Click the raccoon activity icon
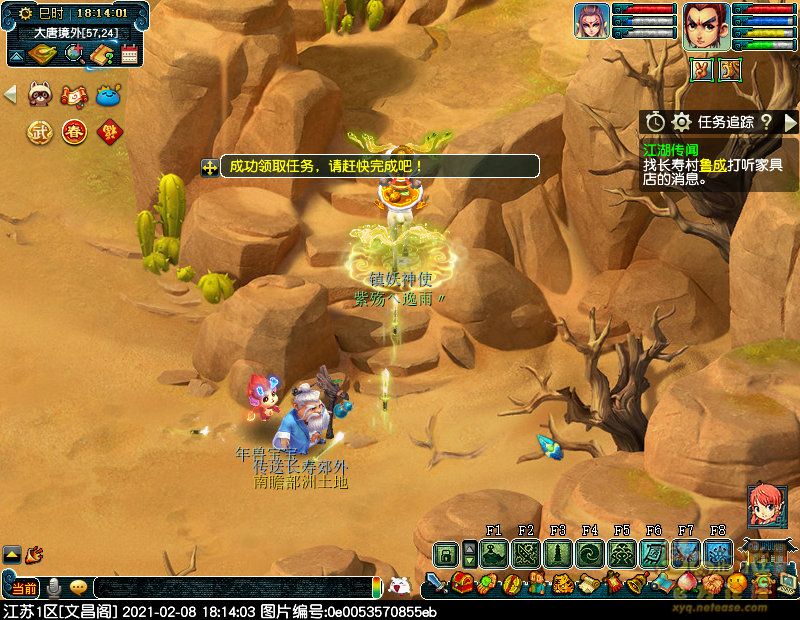Screen dimensions: 800x620 click(40, 95)
